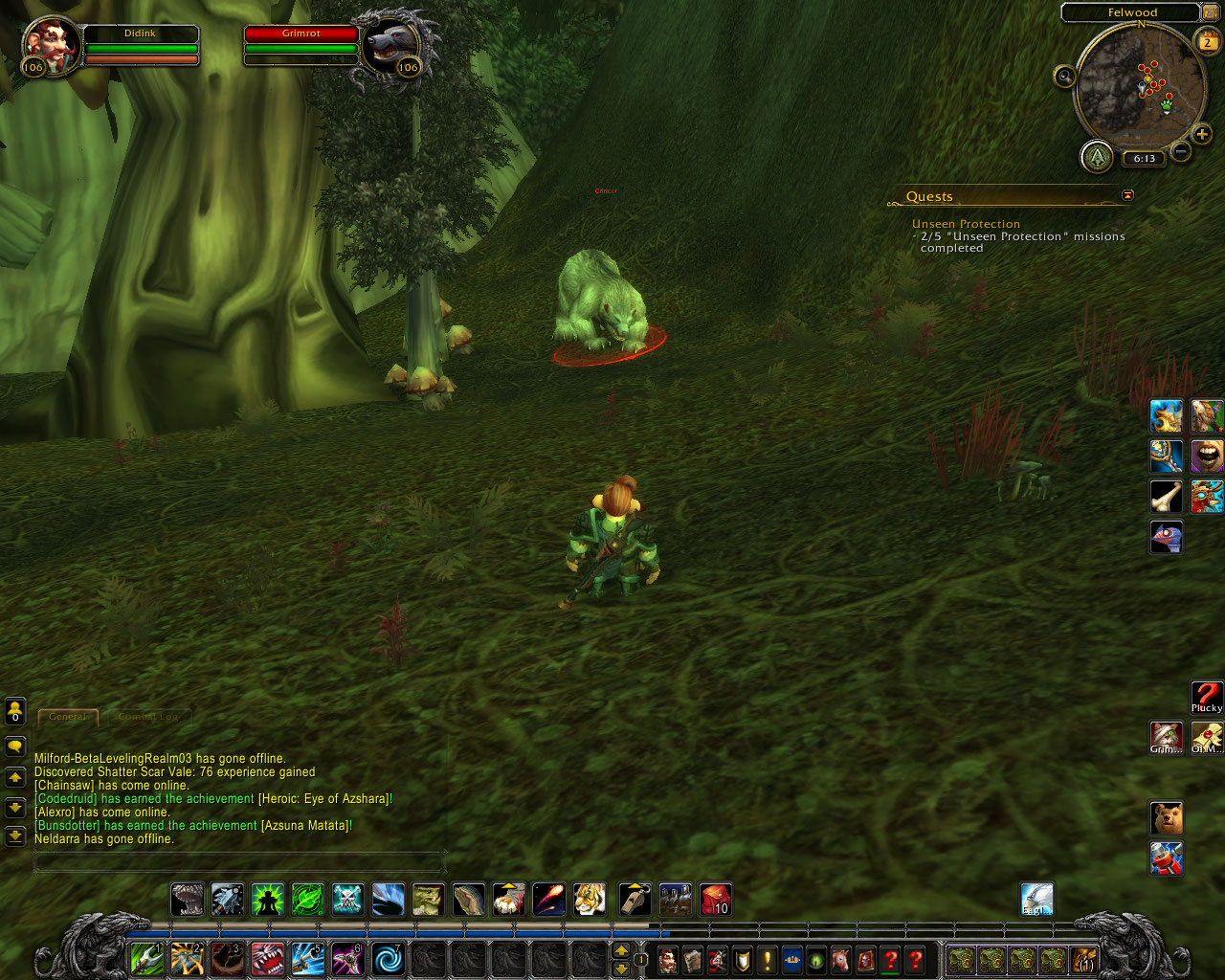This screenshot has width=1225, height=980.
Task: Select the tiger icon on pet bar
Action: (590, 900)
